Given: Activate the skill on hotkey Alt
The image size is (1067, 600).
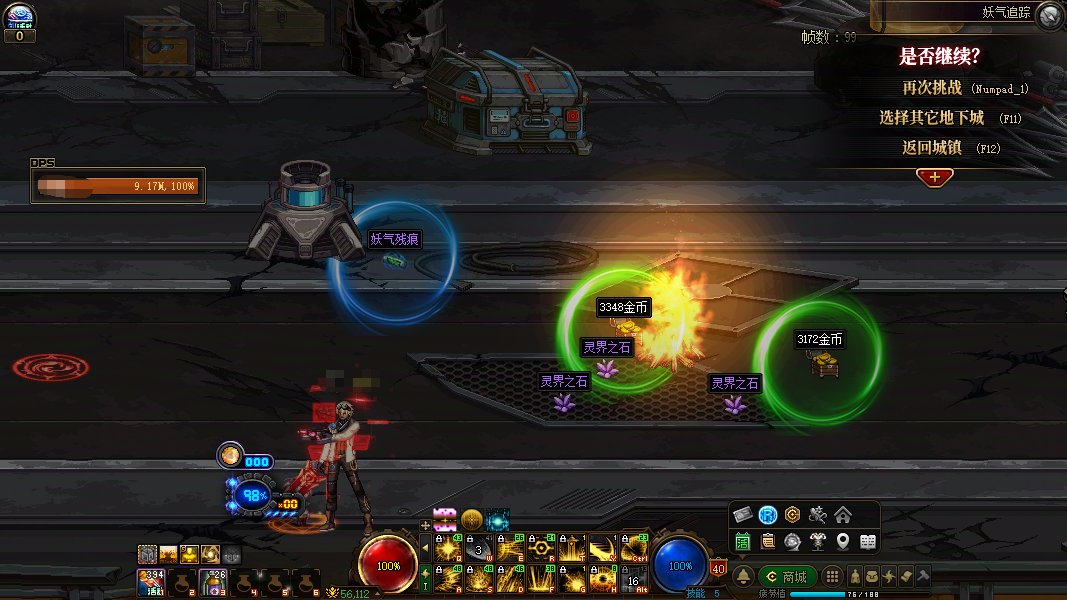Looking at the screenshot, I should [x=633, y=578].
